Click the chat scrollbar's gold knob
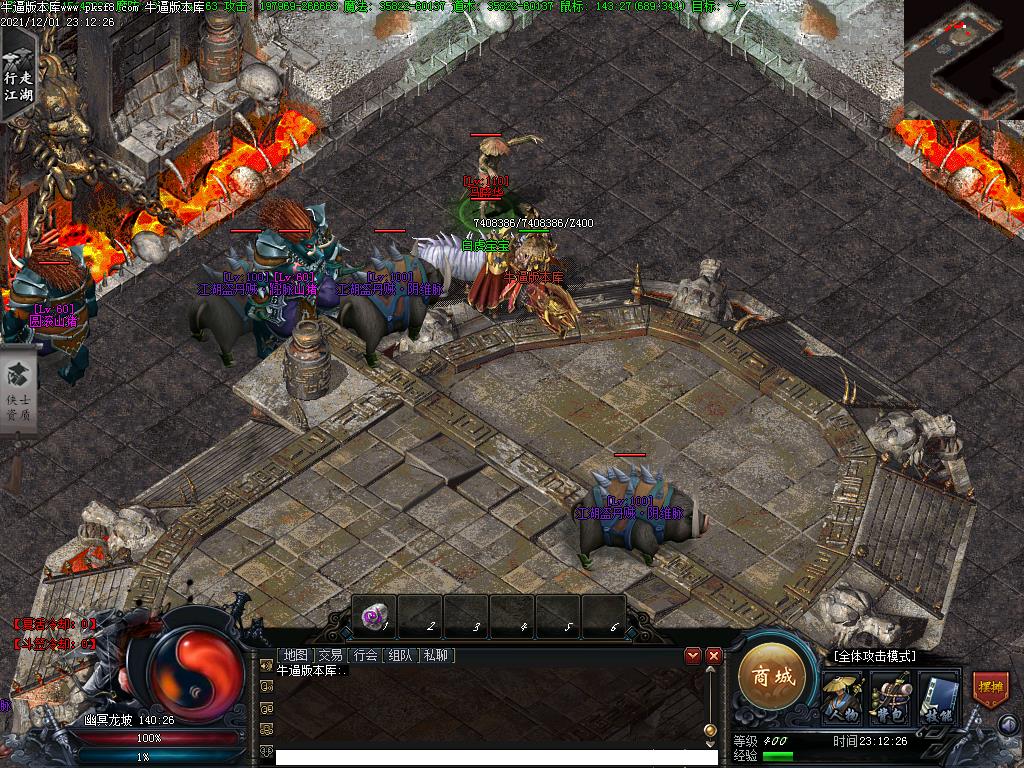 709,731
